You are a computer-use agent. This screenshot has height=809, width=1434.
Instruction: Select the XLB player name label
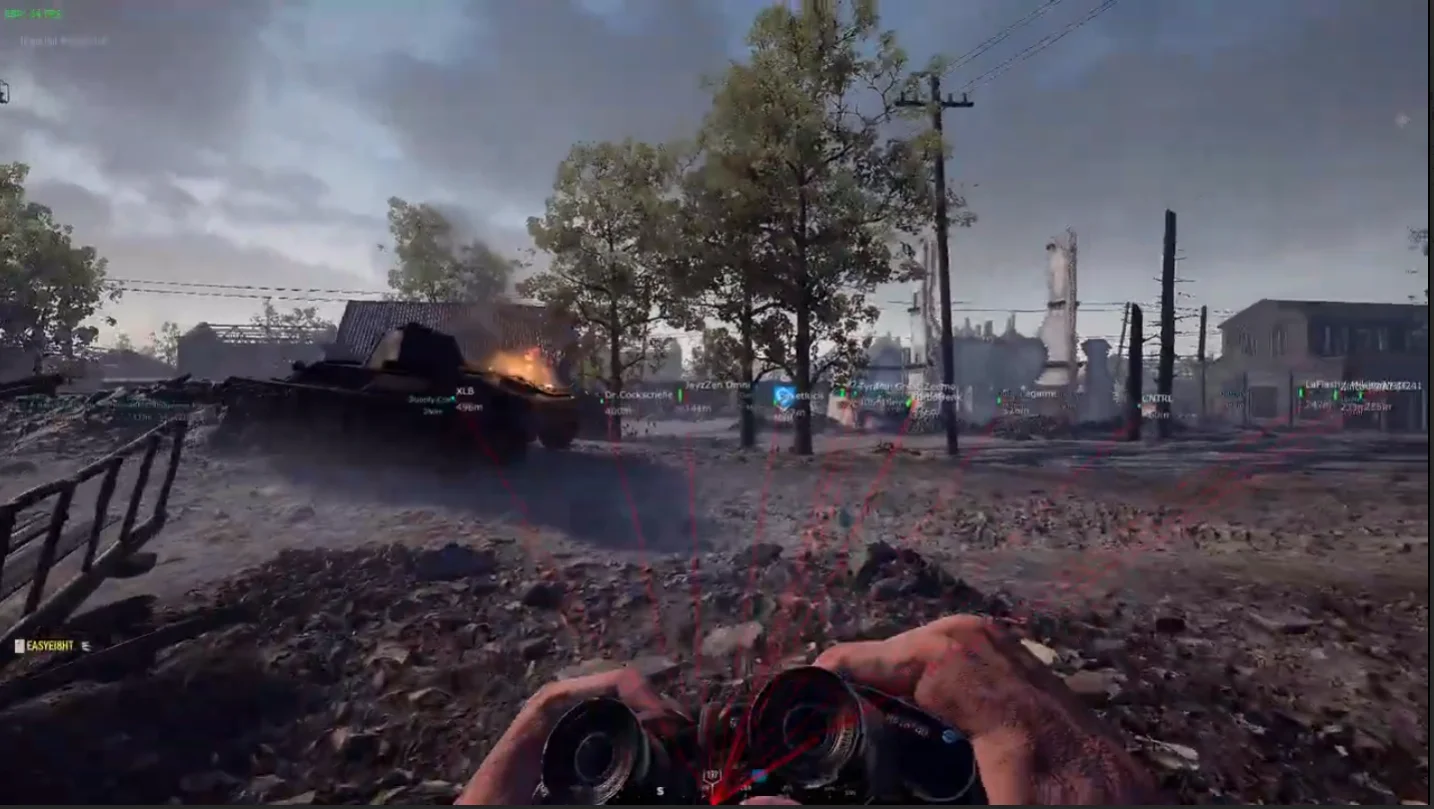(465, 391)
